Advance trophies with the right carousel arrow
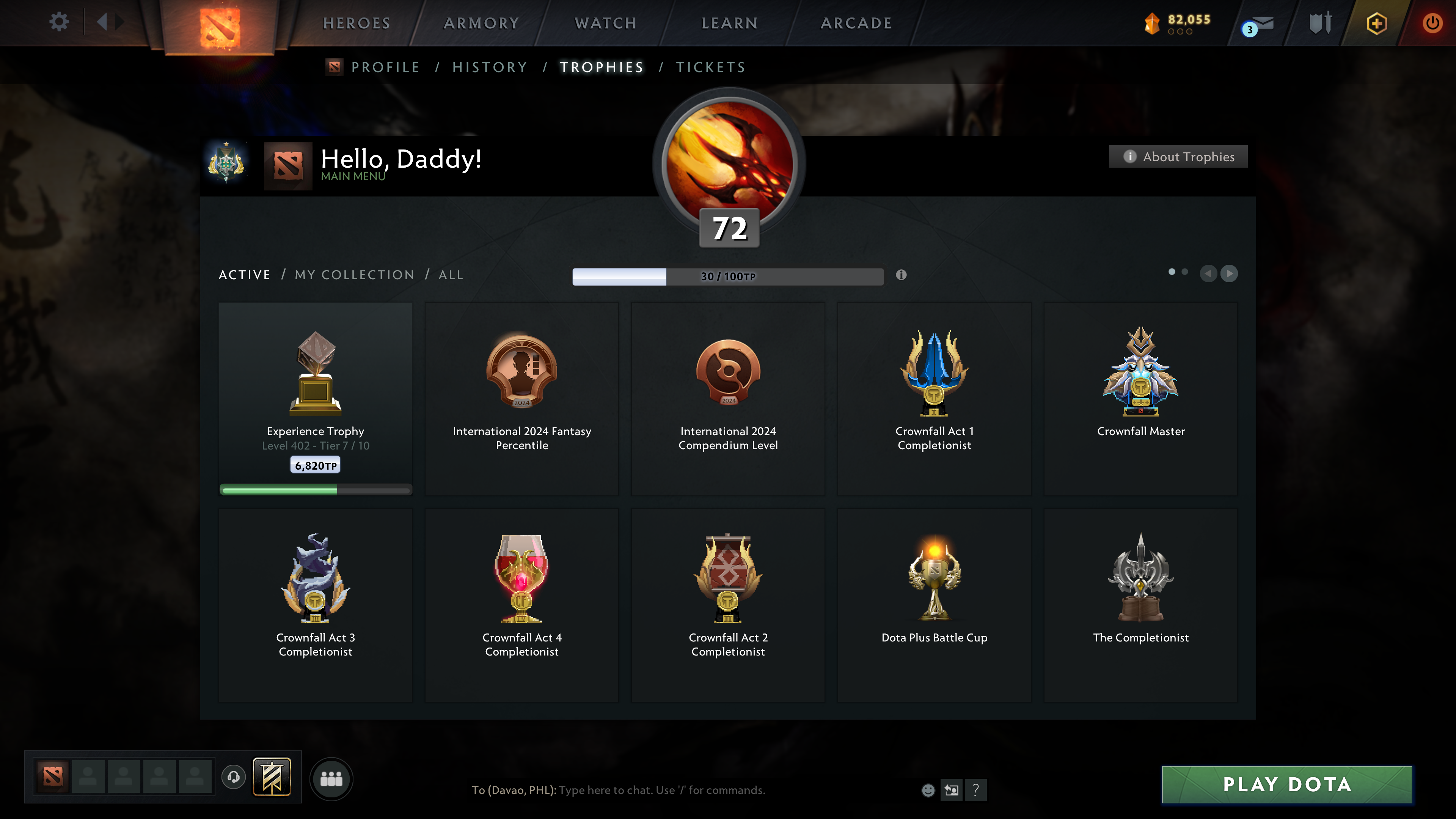This screenshot has height=819, width=1456. (1230, 274)
